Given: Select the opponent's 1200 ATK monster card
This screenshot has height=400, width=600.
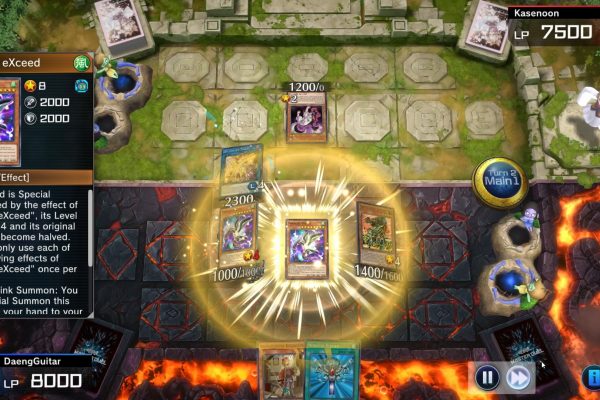Looking at the screenshot, I should (x=306, y=119).
